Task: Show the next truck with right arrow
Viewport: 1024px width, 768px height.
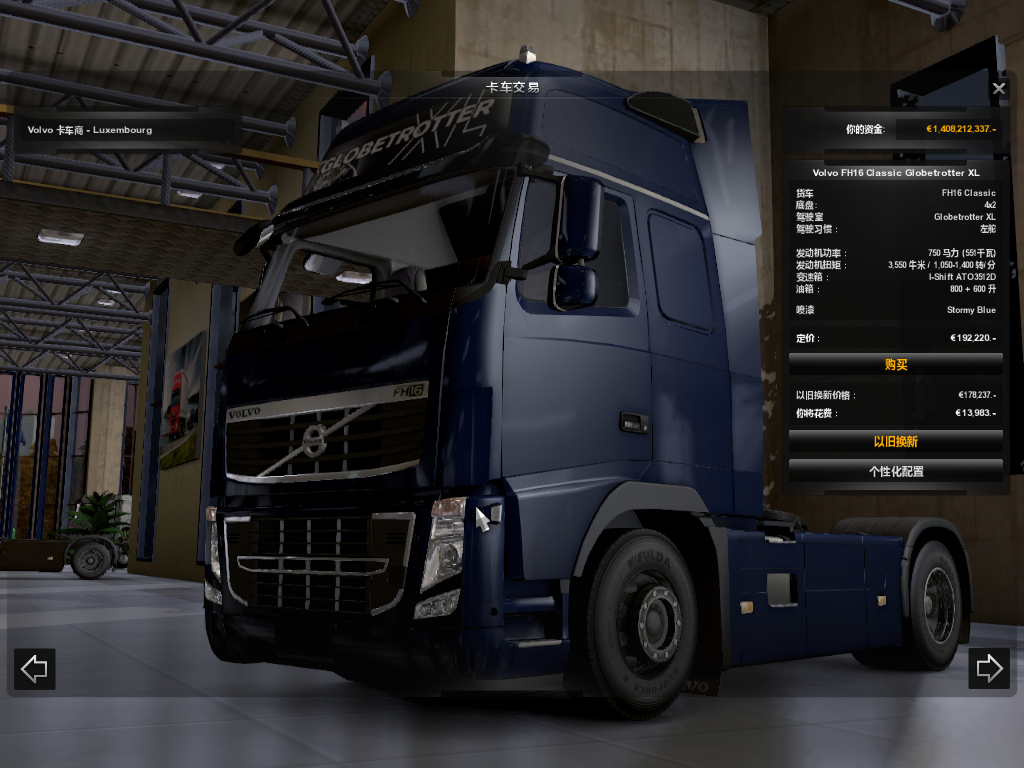Action: pos(989,669)
